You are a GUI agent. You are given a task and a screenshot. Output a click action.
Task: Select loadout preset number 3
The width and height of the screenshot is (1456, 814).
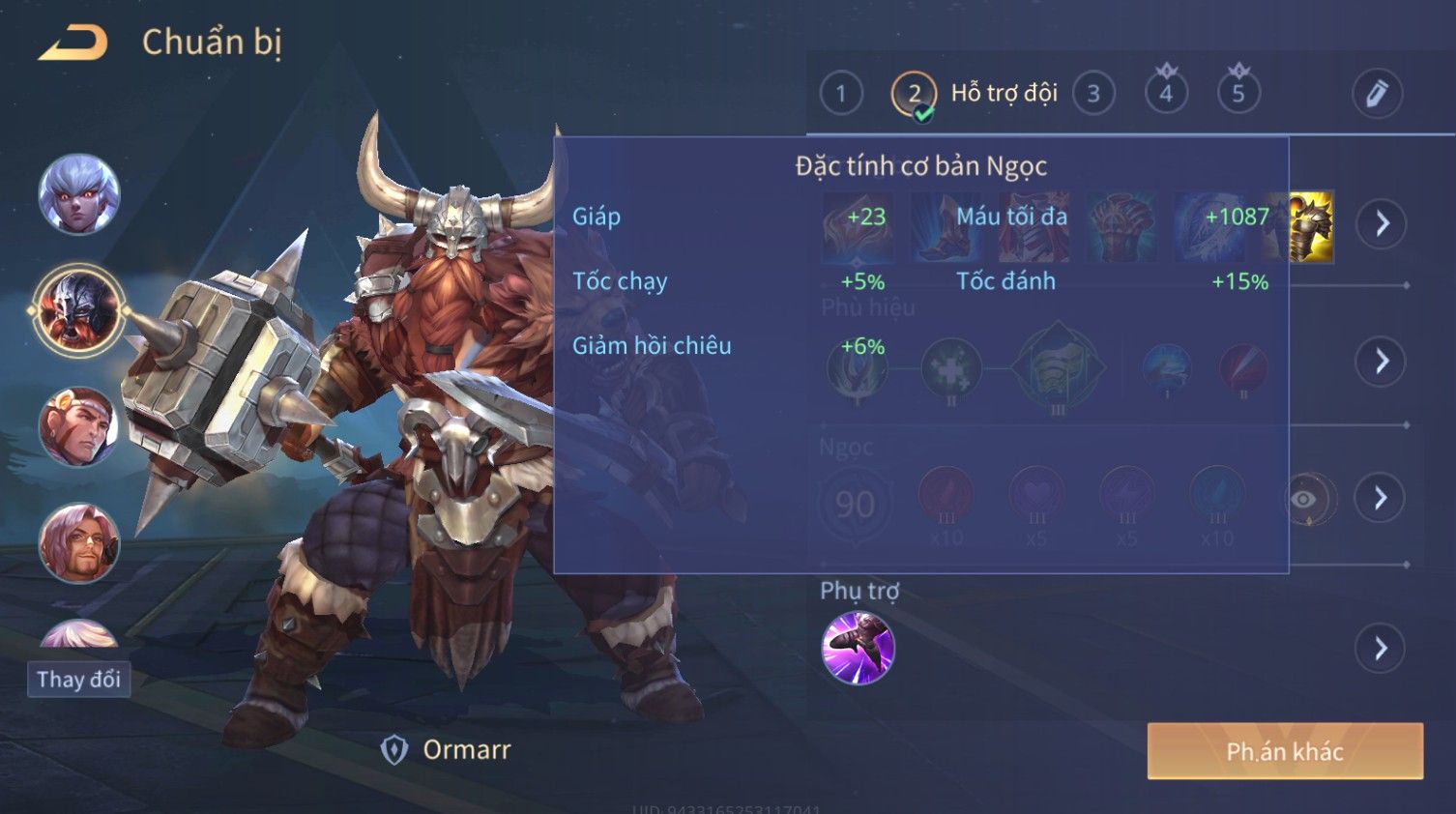click(x=1093, y=94)
